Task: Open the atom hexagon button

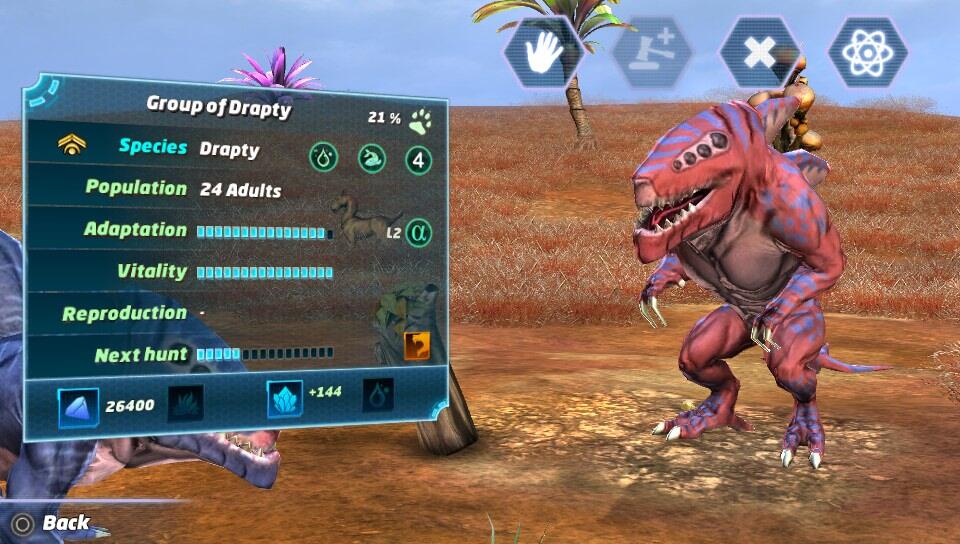Action: [x=867, y=51]
